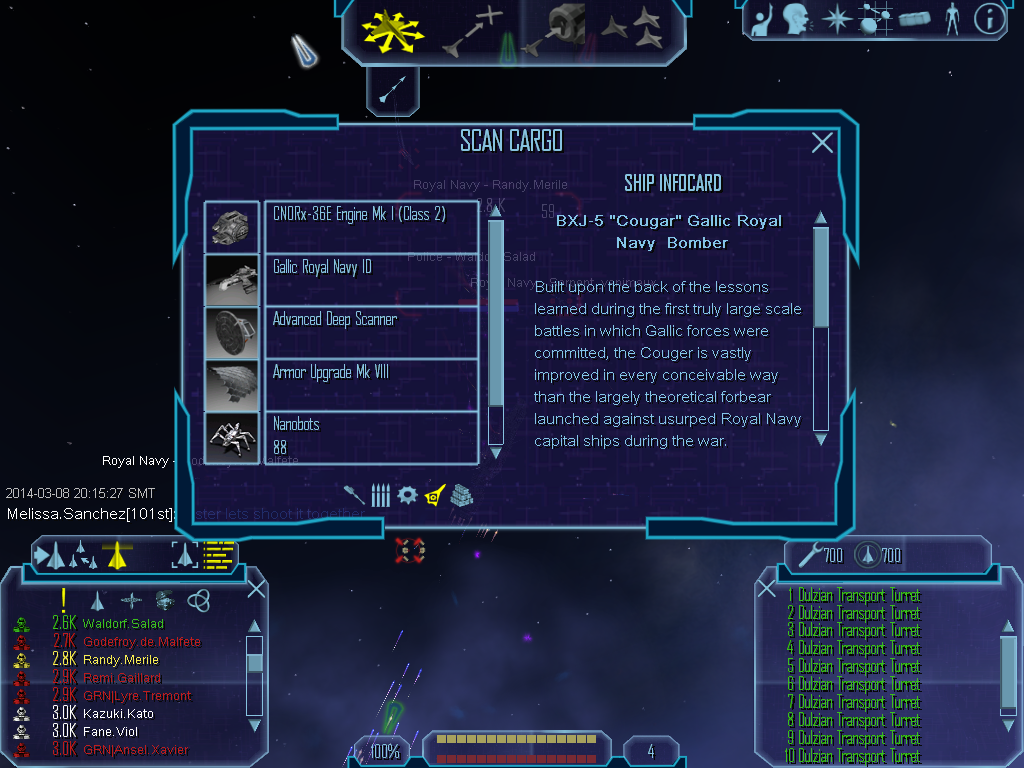Open the information 'i' icon panel
1024x768 pixels.
point(989,19)
